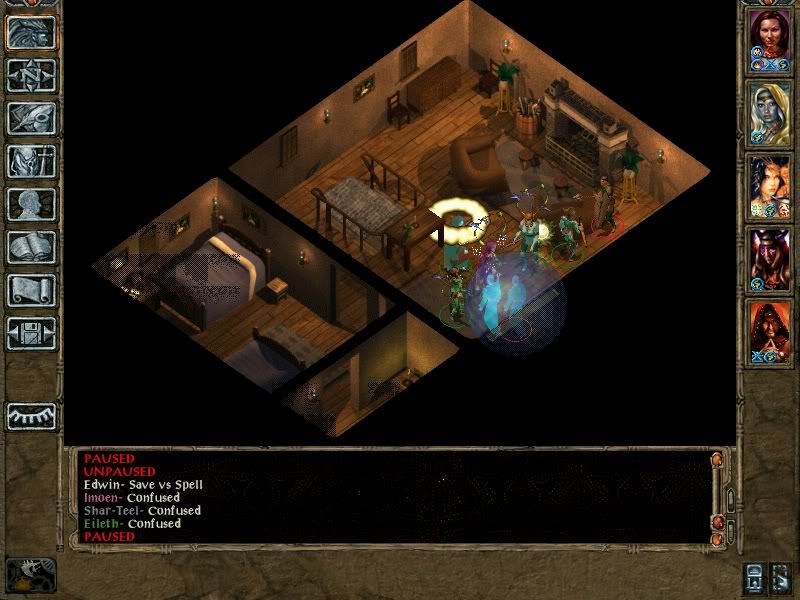
Task: Select the horned-helmet character portrait
Action: pyautogui.click(x=770, y=260)
